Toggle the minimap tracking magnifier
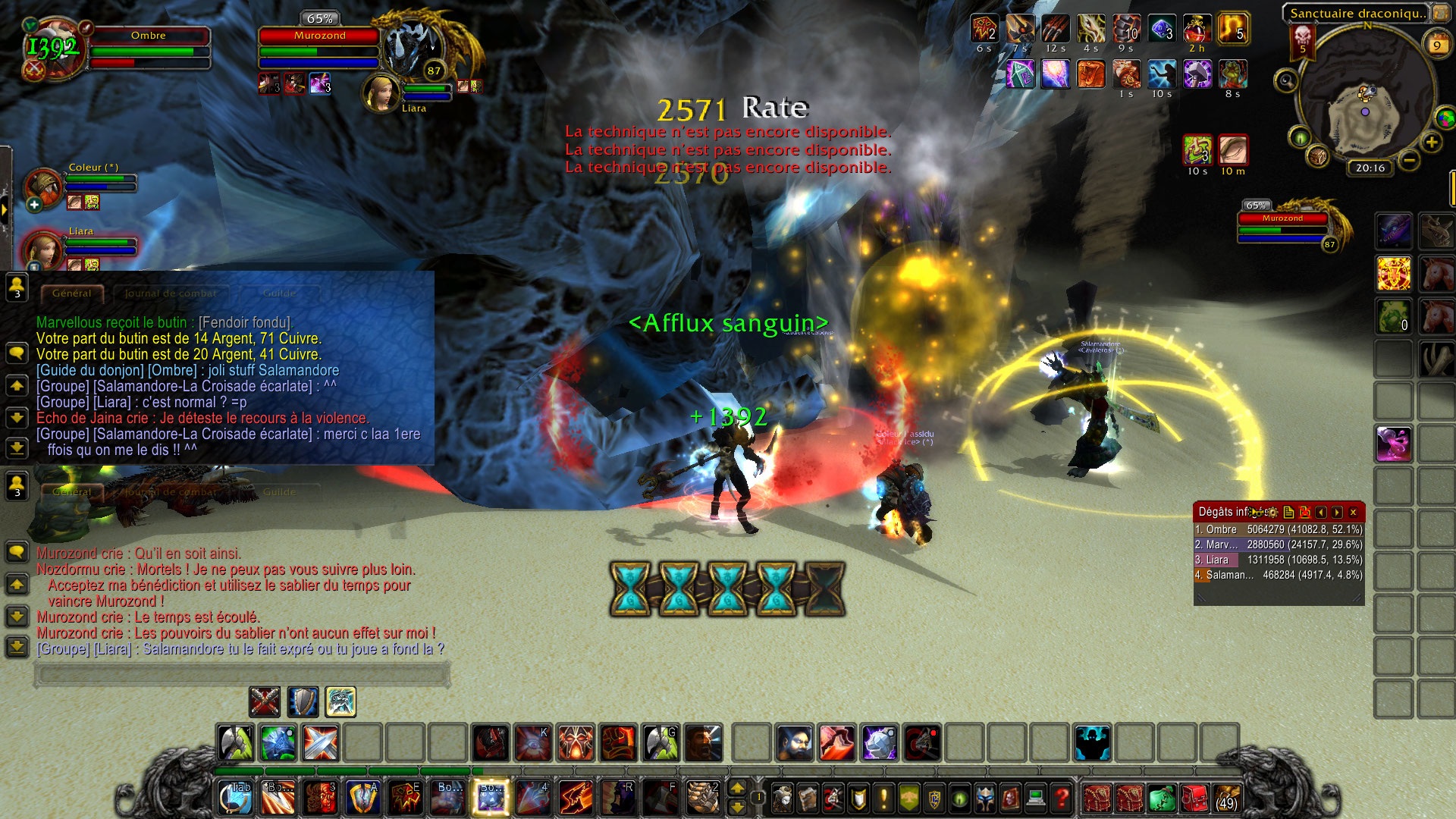The height and width of the screenshot is (819, 1456). click(x=1285, y=80)
